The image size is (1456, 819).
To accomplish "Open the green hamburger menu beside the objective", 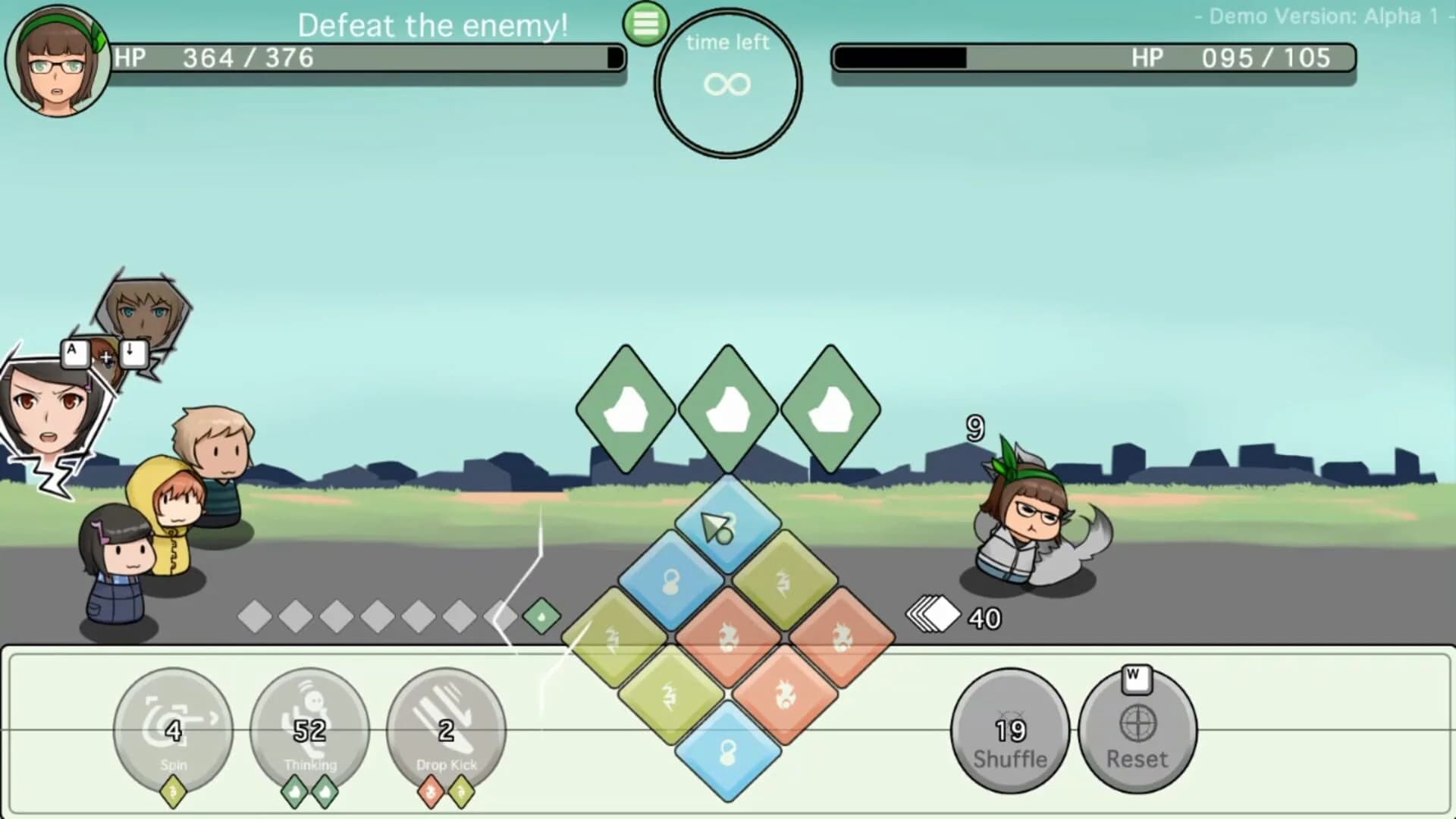I will click(x=646, y=25).
